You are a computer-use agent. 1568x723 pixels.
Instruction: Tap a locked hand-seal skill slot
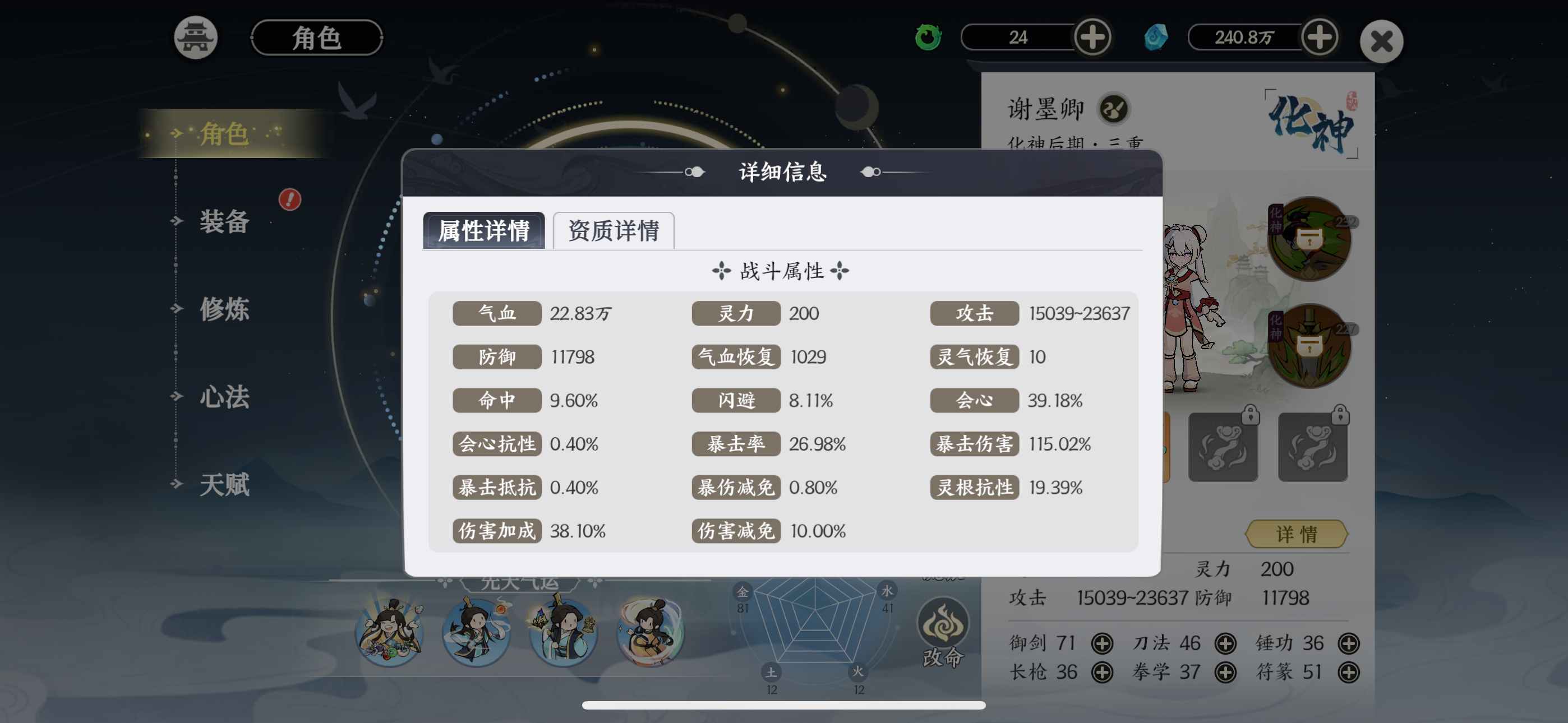coord(1224,447)
